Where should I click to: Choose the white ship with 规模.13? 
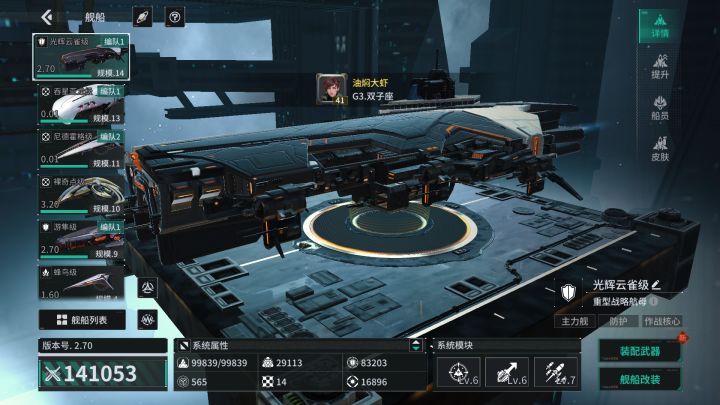(x=80, y=104)
